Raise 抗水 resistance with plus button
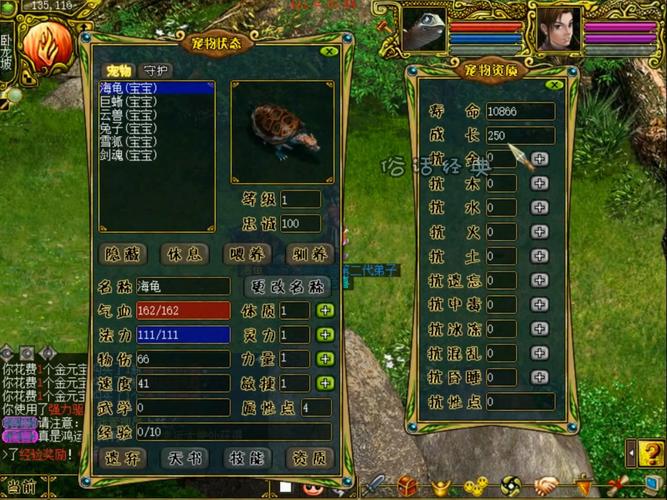 (539, 207)
